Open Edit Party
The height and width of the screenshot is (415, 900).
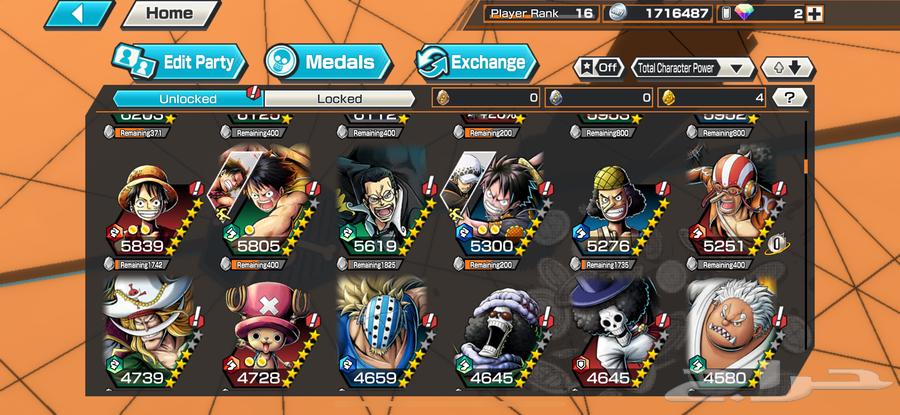coord(177,62)
